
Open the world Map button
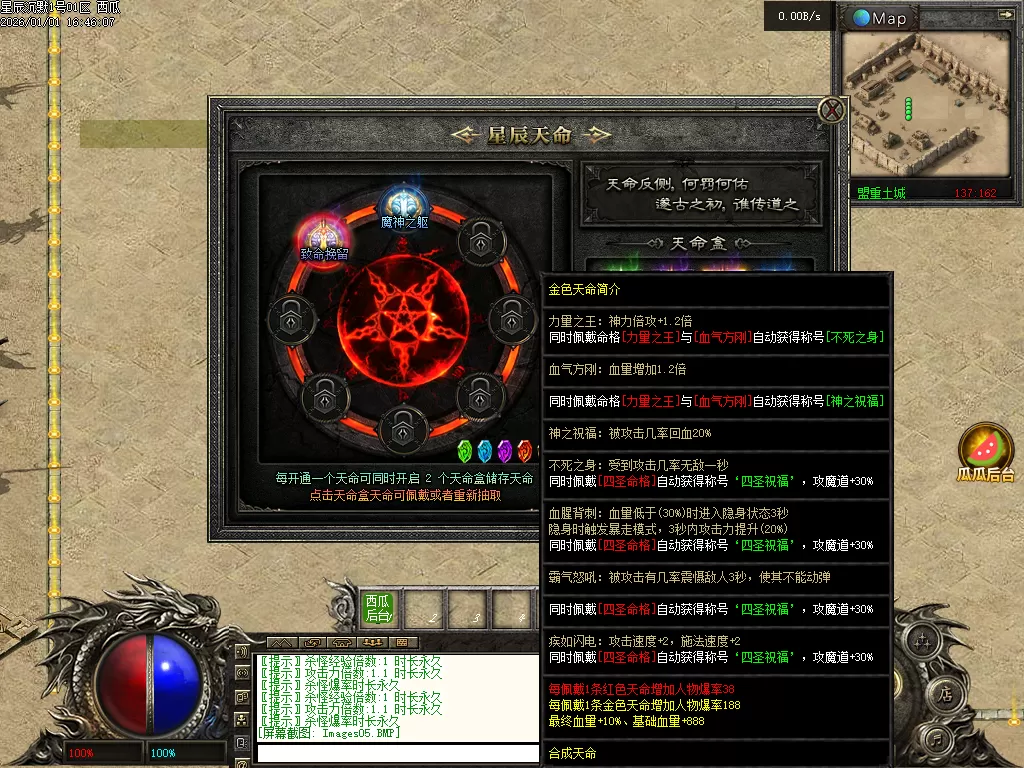pyautogui.click(x=880, y=18)
